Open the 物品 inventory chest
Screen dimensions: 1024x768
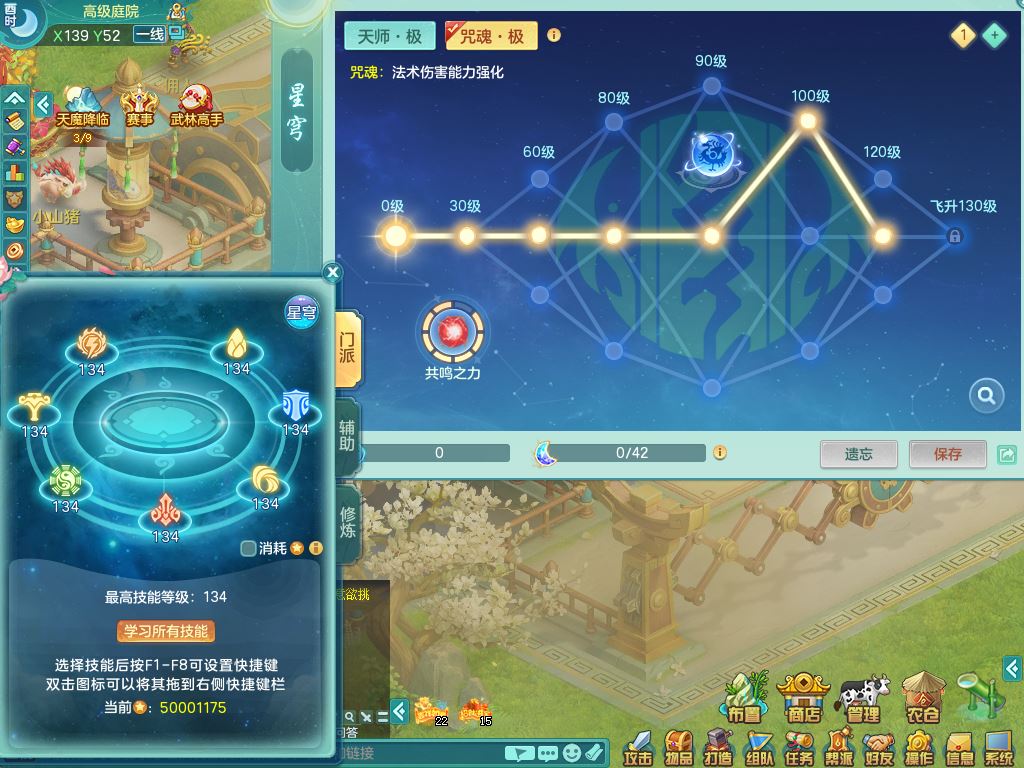(x=680, y=745)
